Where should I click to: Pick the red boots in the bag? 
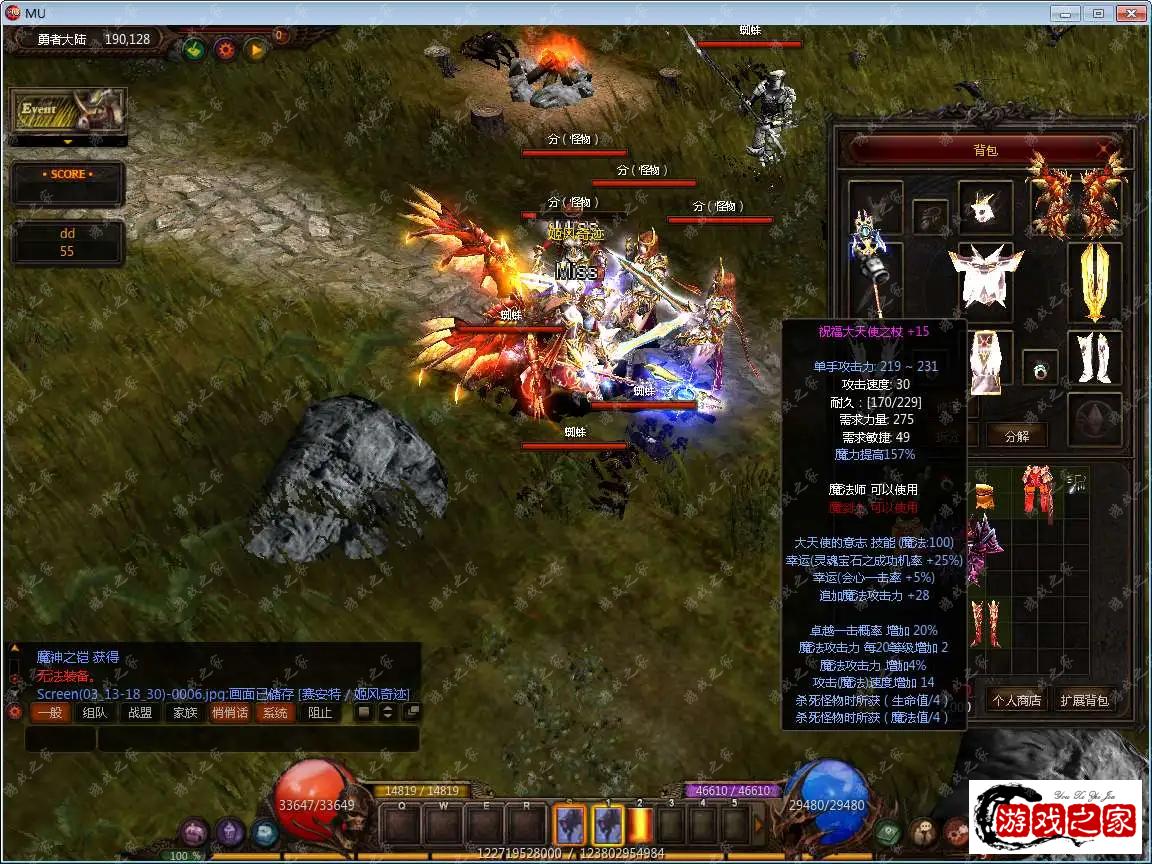click(x=984, y=624)
